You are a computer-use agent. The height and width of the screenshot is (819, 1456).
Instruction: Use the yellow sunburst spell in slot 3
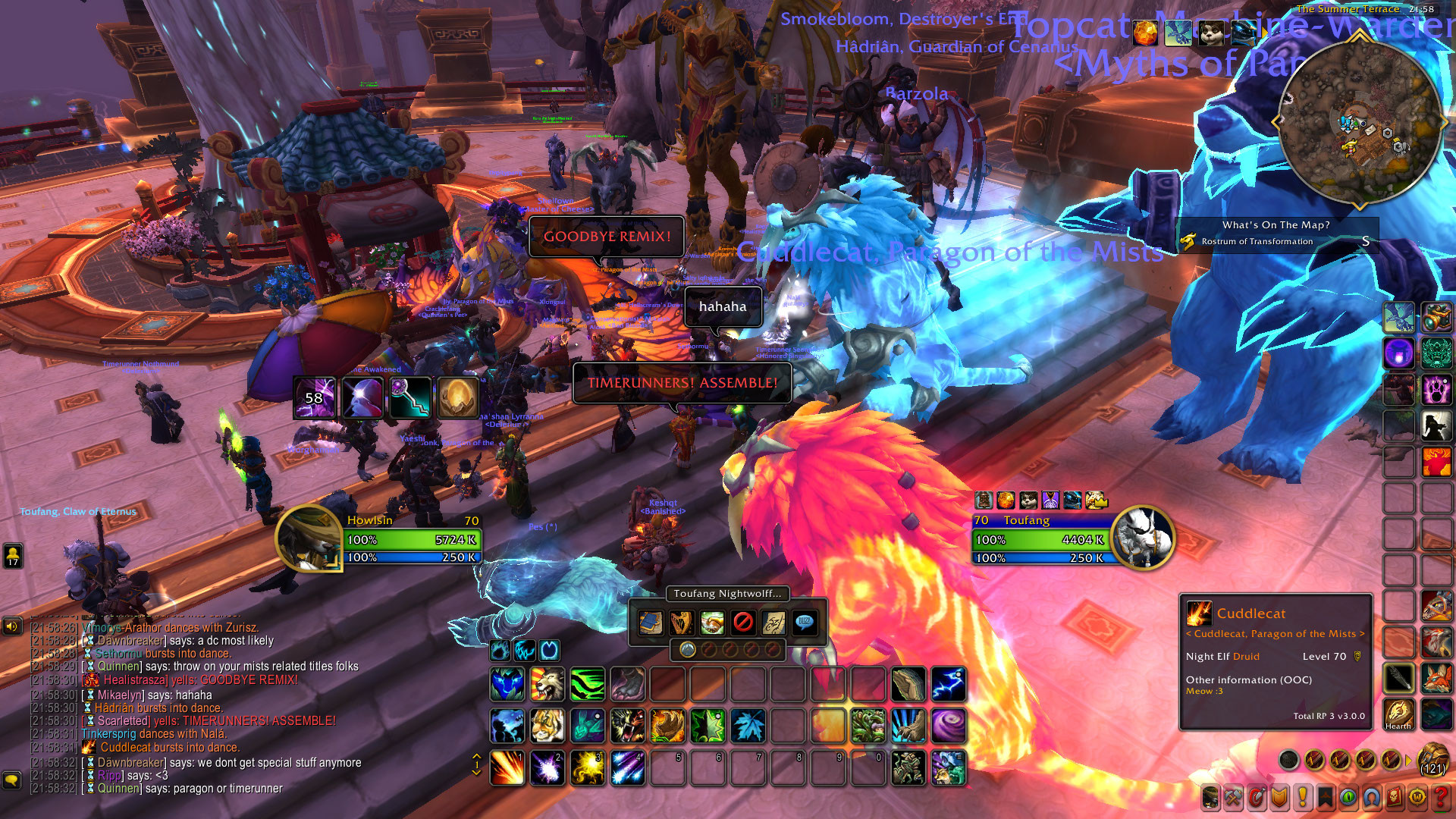click(x=587, y=767)
